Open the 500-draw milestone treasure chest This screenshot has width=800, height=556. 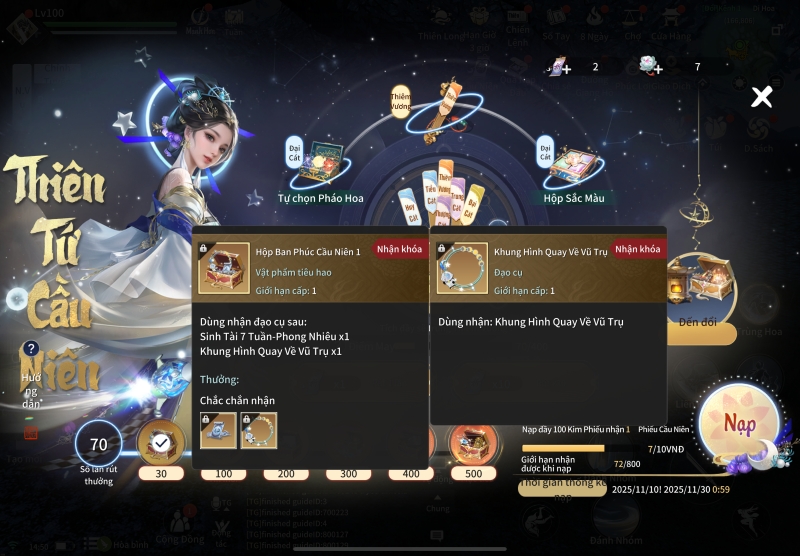pos(472,442)
